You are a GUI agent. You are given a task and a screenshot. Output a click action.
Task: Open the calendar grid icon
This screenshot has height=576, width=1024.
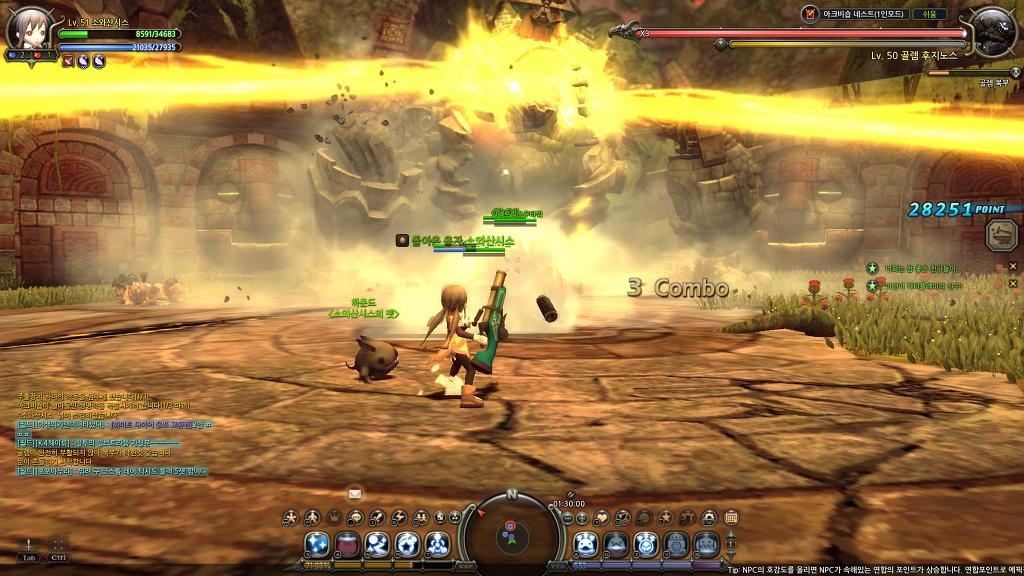tap(731, 517)
